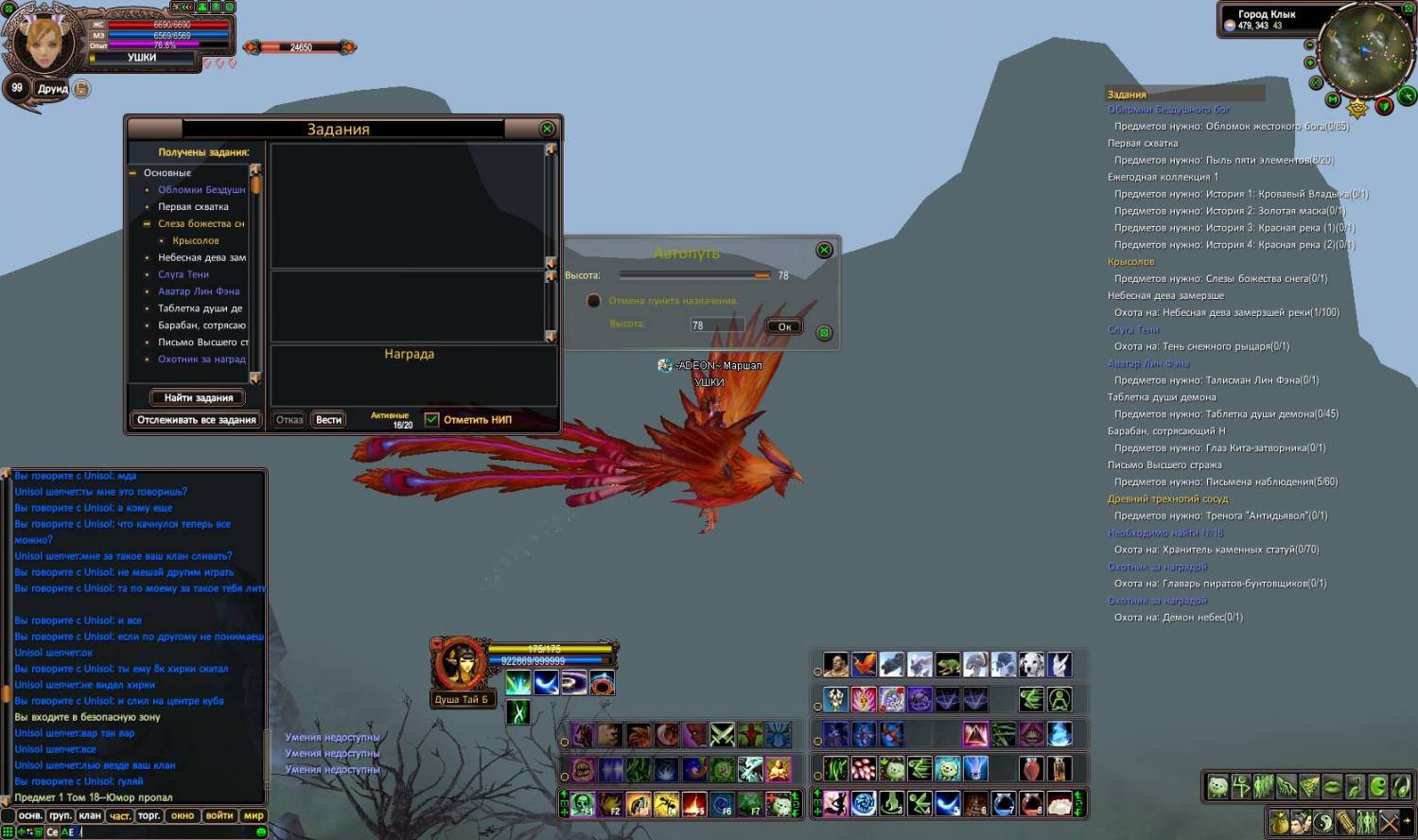
Task: Click the Найти задания button
Action: point(198,398)
